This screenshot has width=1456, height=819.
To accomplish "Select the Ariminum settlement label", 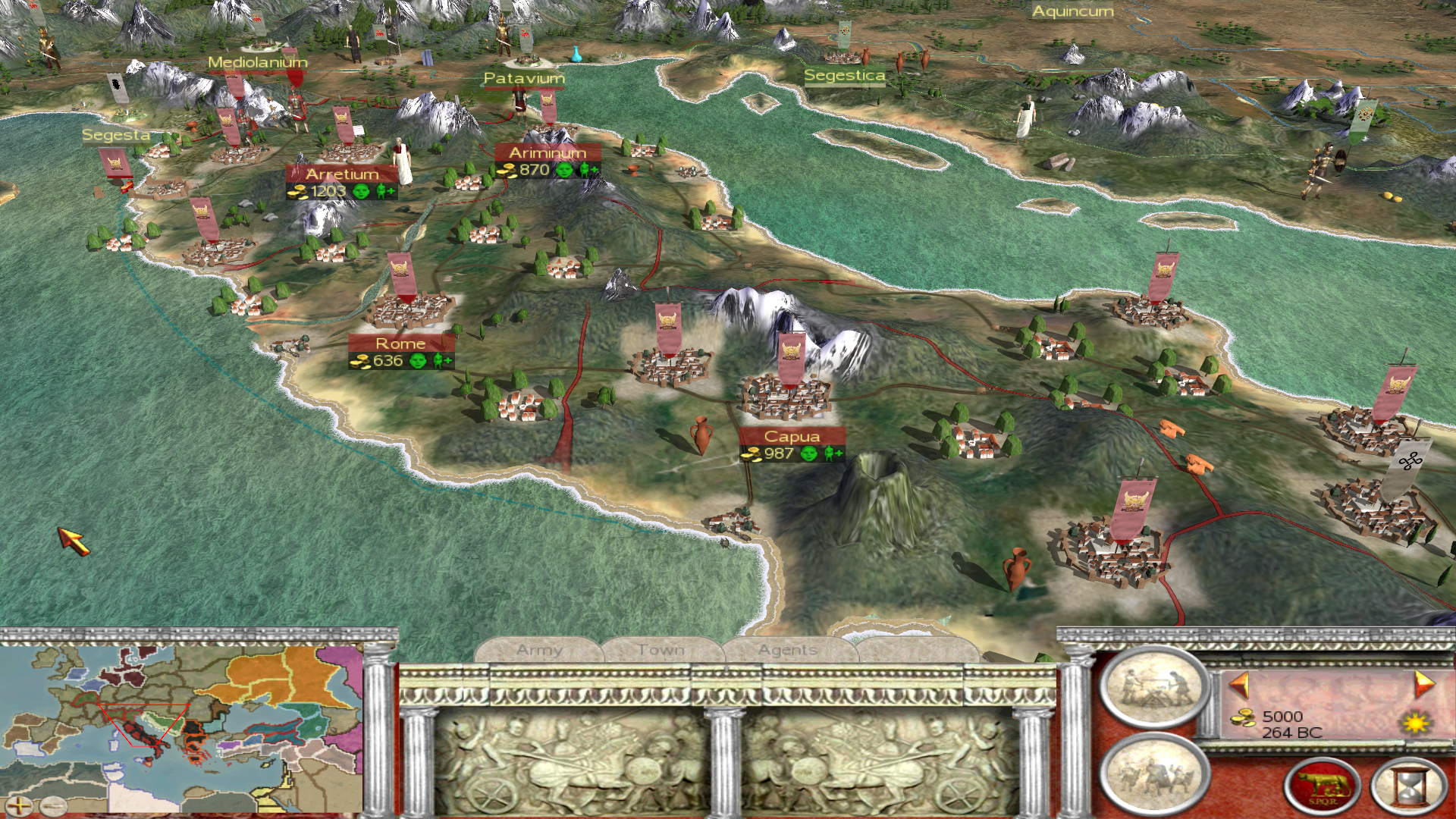I will tap(548, 153).
